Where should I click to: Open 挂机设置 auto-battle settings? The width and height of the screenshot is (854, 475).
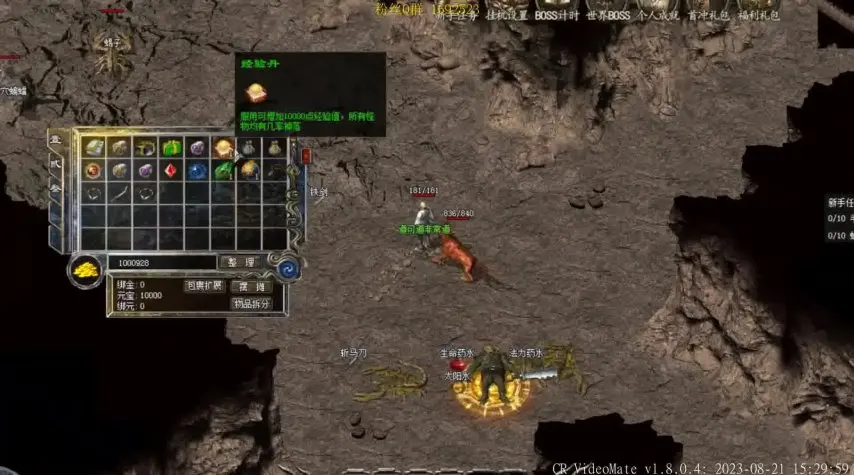pos(507,15)
